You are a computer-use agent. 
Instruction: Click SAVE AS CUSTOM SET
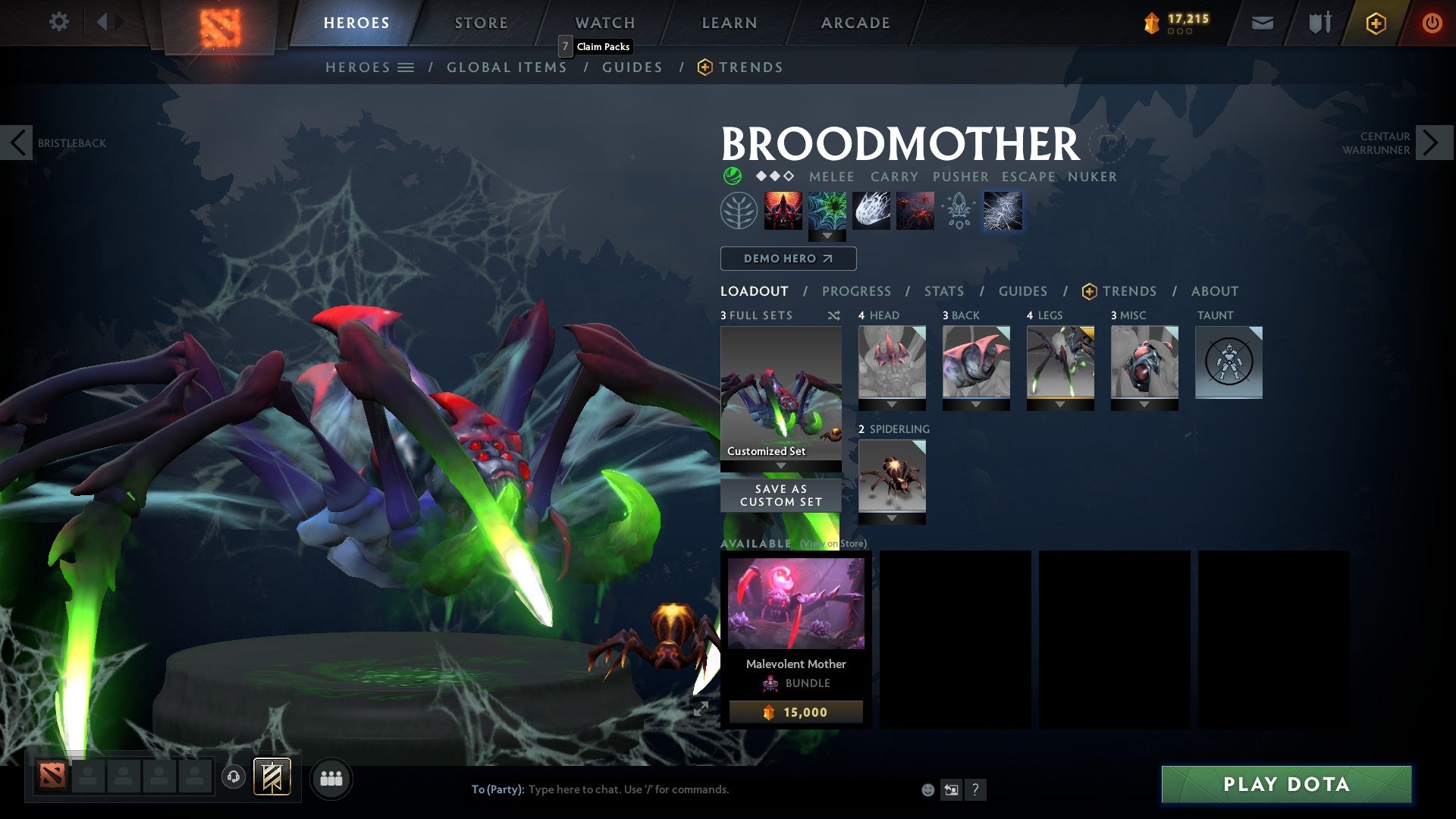(x=780, y=494)
